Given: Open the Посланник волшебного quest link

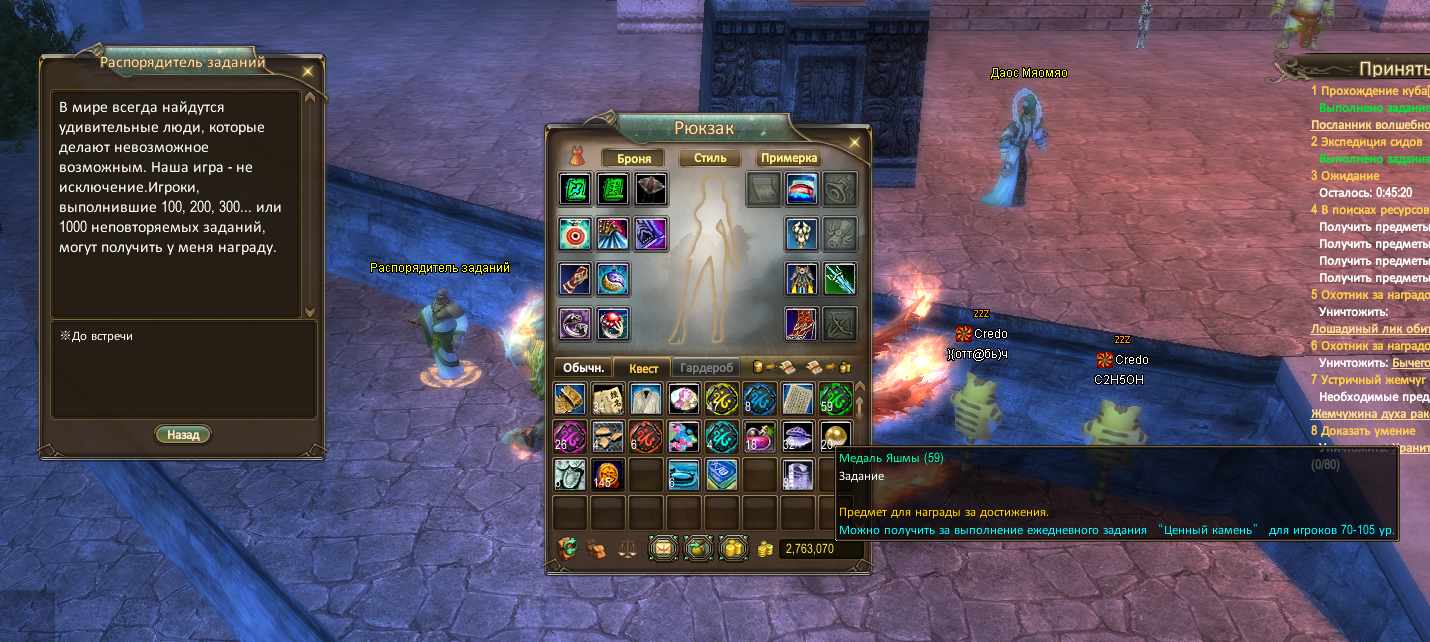Looking at the screenshot, I should pos(1370,125).
